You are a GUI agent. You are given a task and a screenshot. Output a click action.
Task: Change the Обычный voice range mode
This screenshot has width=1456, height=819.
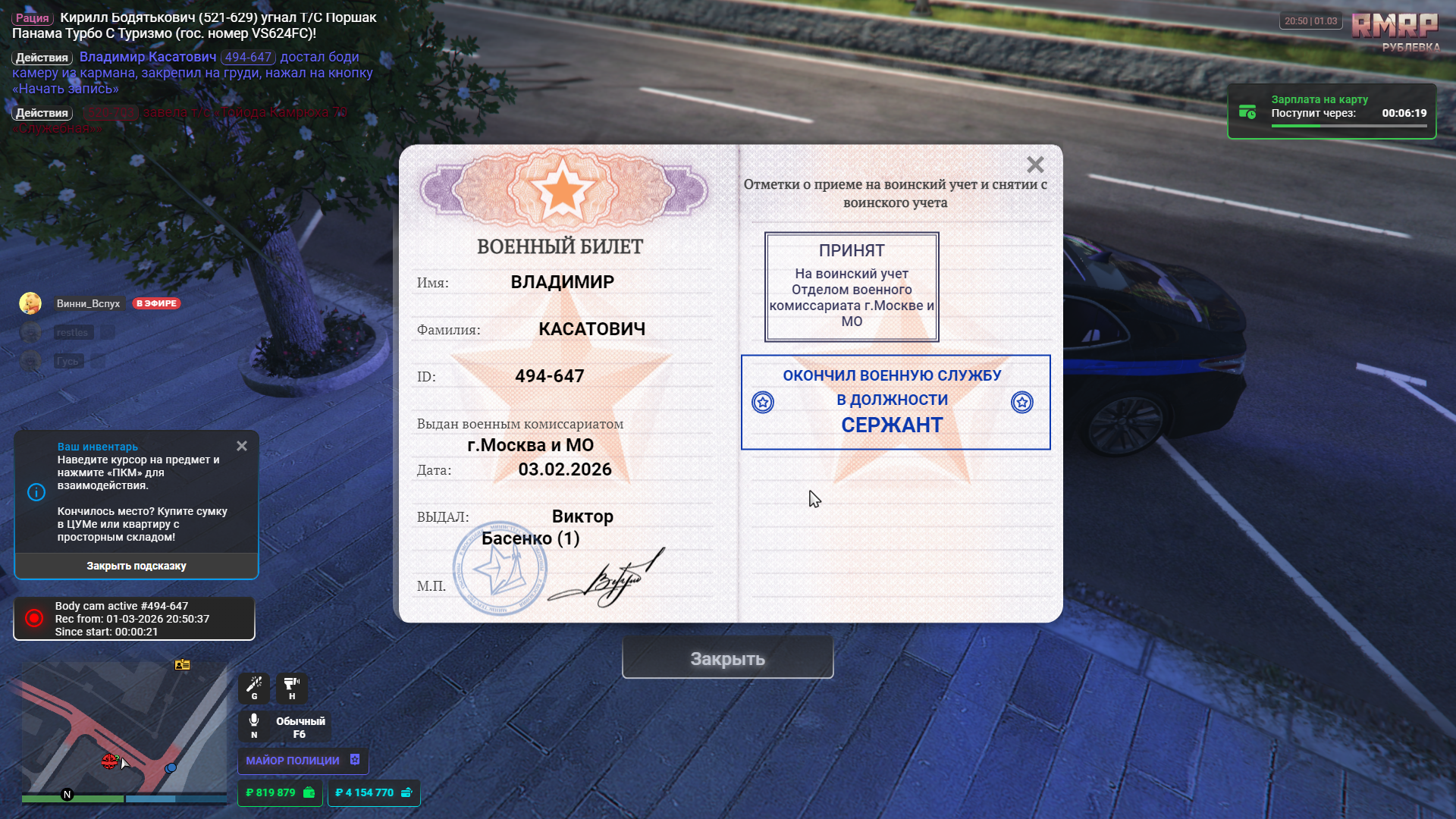coord(300,726)
